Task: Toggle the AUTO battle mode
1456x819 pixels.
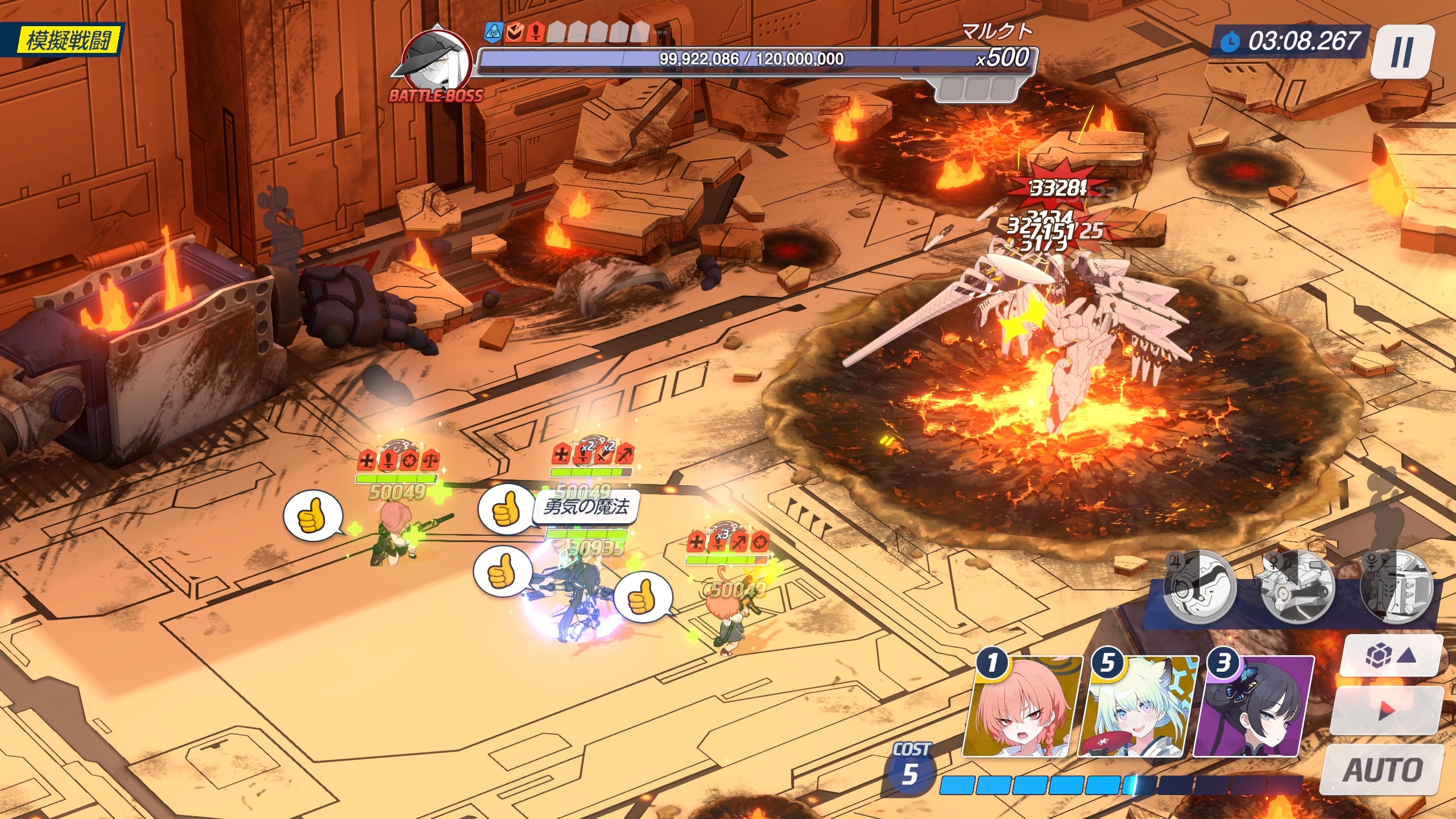Action: click(1383, 770)
